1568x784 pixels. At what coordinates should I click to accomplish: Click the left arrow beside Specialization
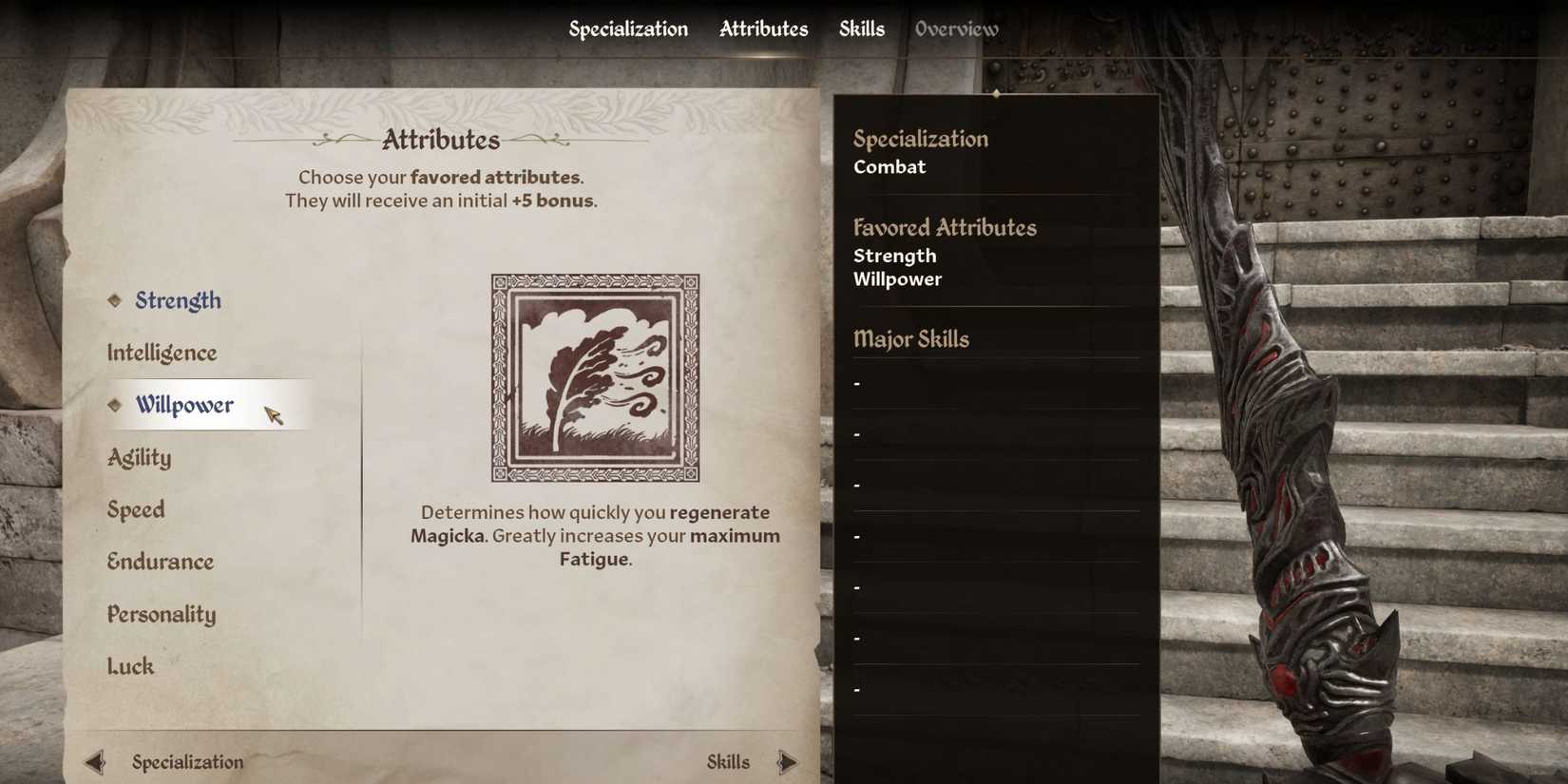pos(94,761)
